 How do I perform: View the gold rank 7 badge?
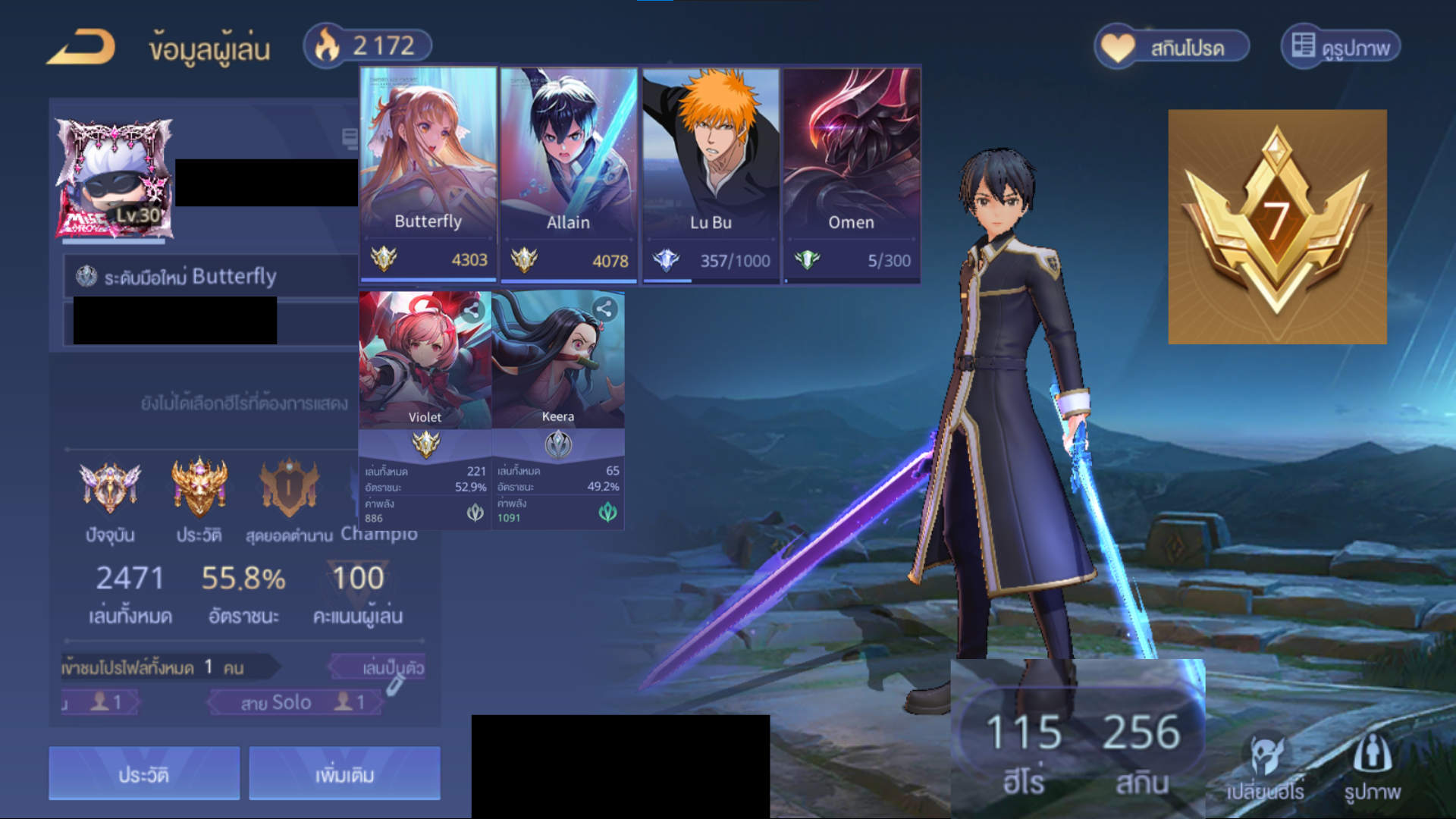click(1277, 227)
